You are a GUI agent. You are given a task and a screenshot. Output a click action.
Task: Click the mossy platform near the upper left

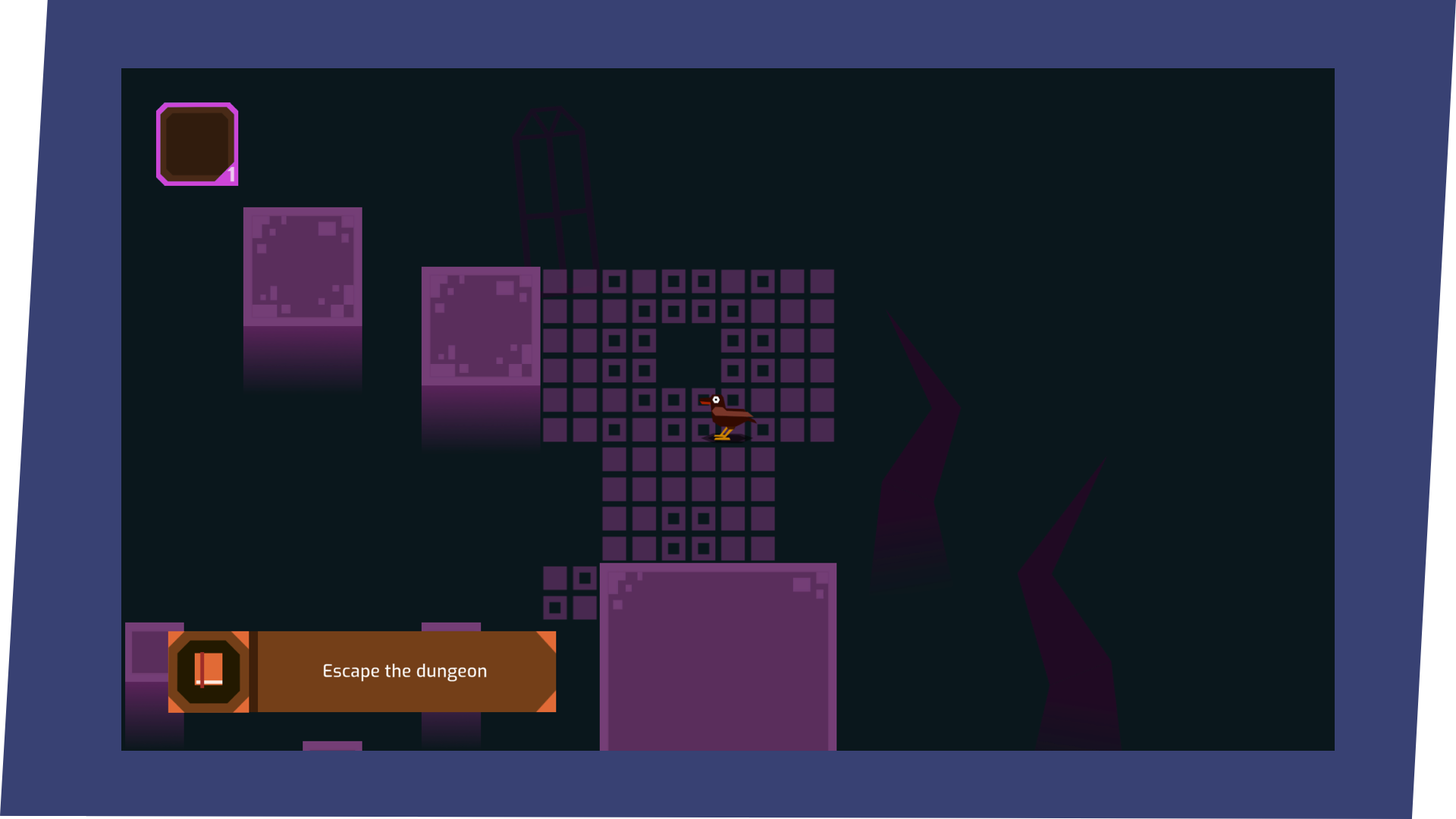point(302,265)
